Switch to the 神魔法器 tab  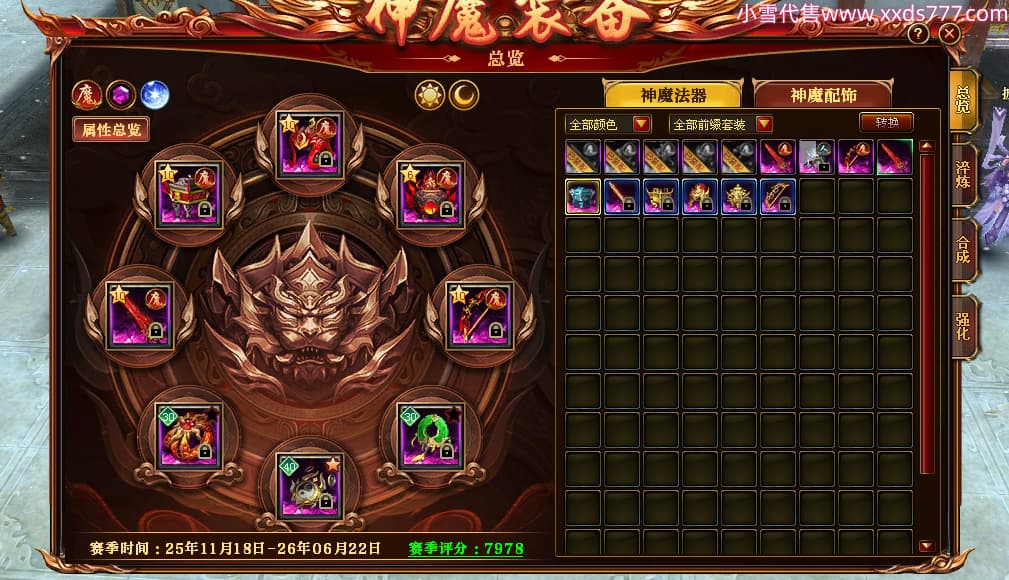pyautogui.click(x=673, y=95)
